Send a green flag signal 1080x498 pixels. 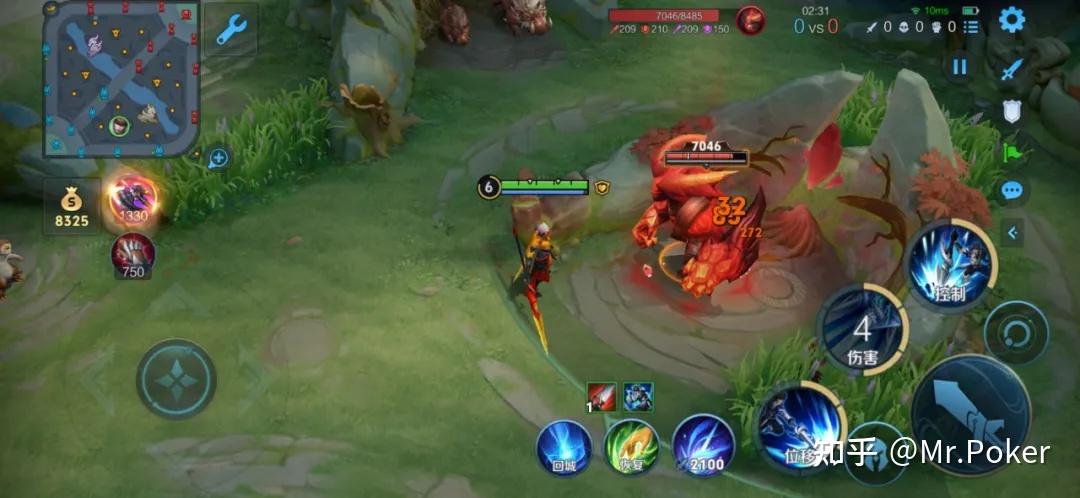[1012, 152]
